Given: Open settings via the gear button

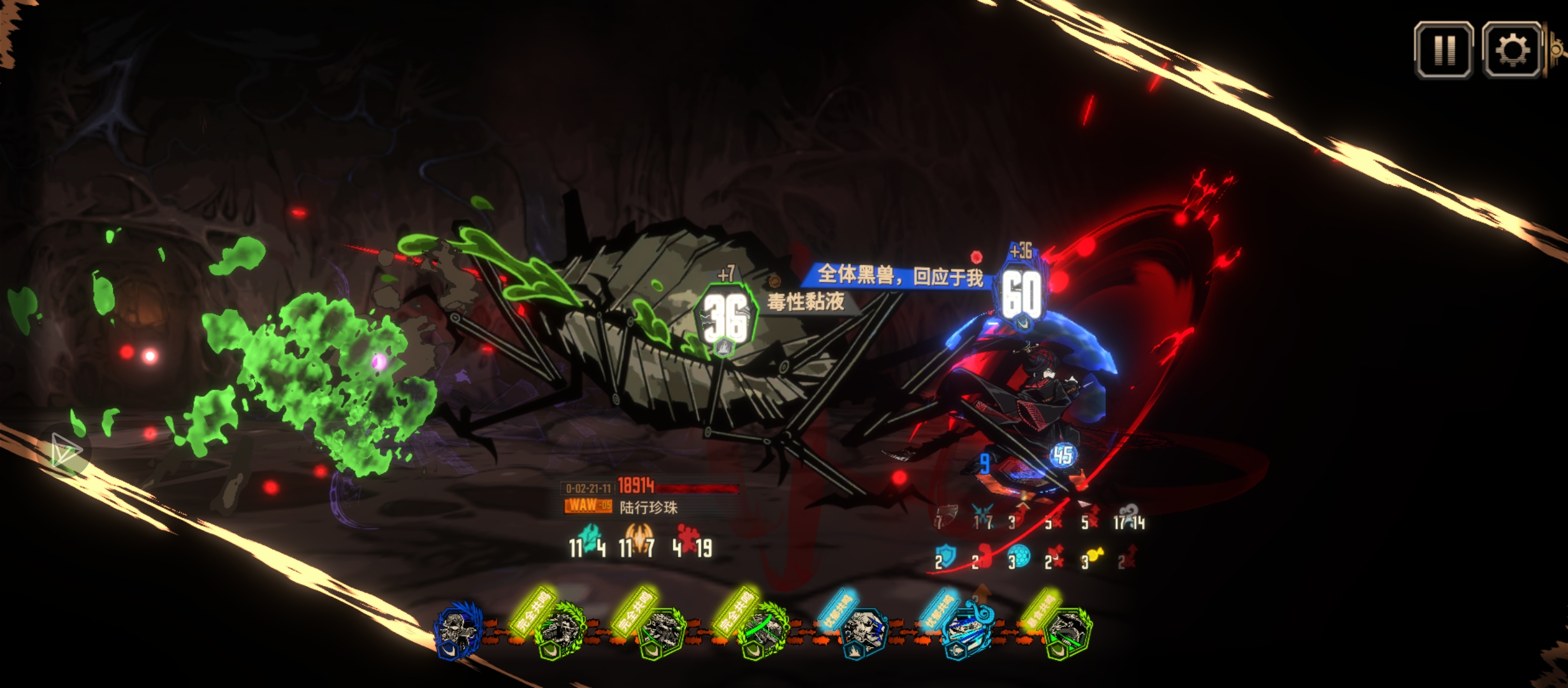Looking at the screenshot, I should pos(1512,50).
